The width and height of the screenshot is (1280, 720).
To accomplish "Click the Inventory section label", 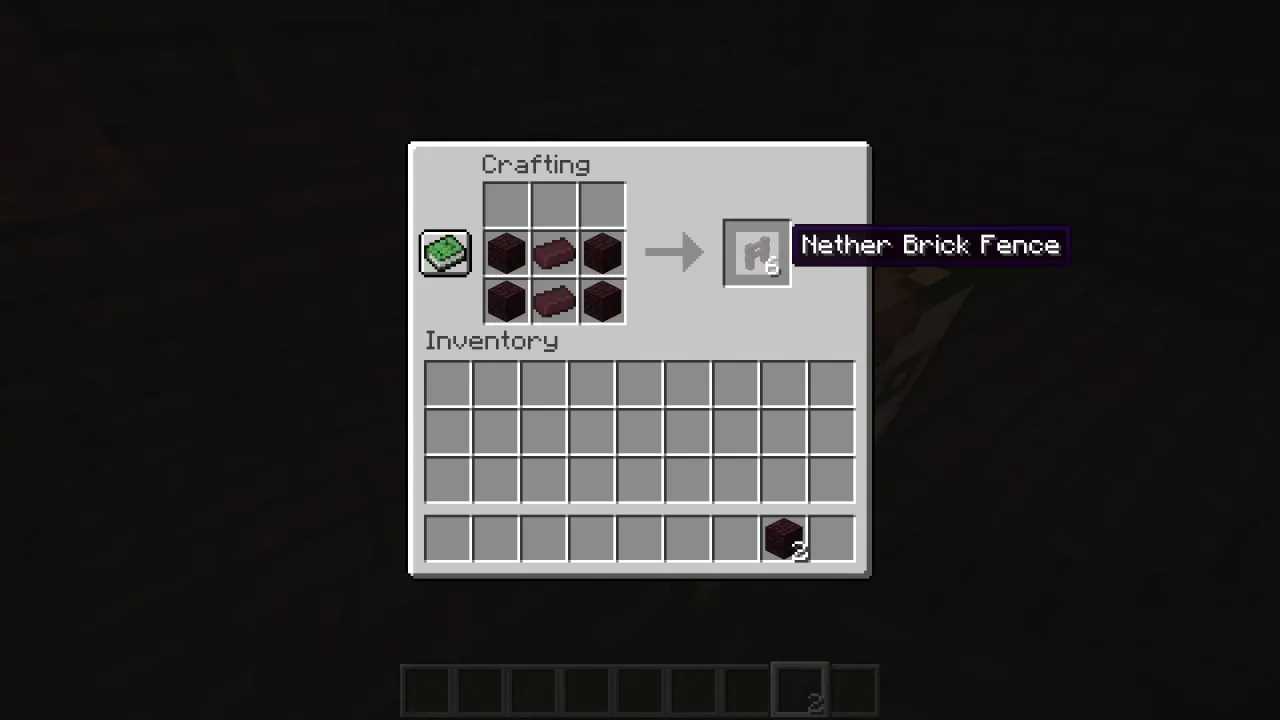I will click(491, 340).
